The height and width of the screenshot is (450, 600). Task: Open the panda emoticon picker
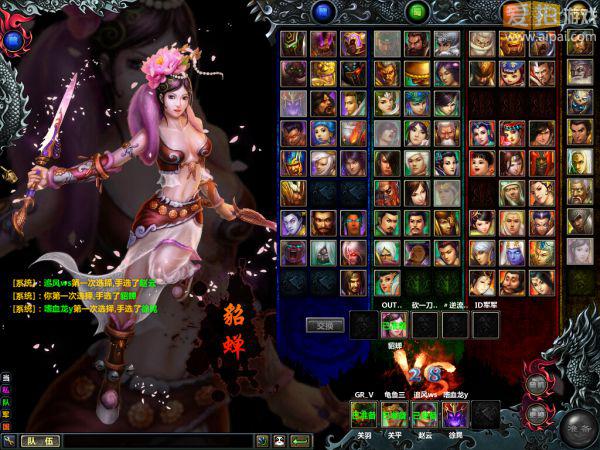click(x=279, y=440)
